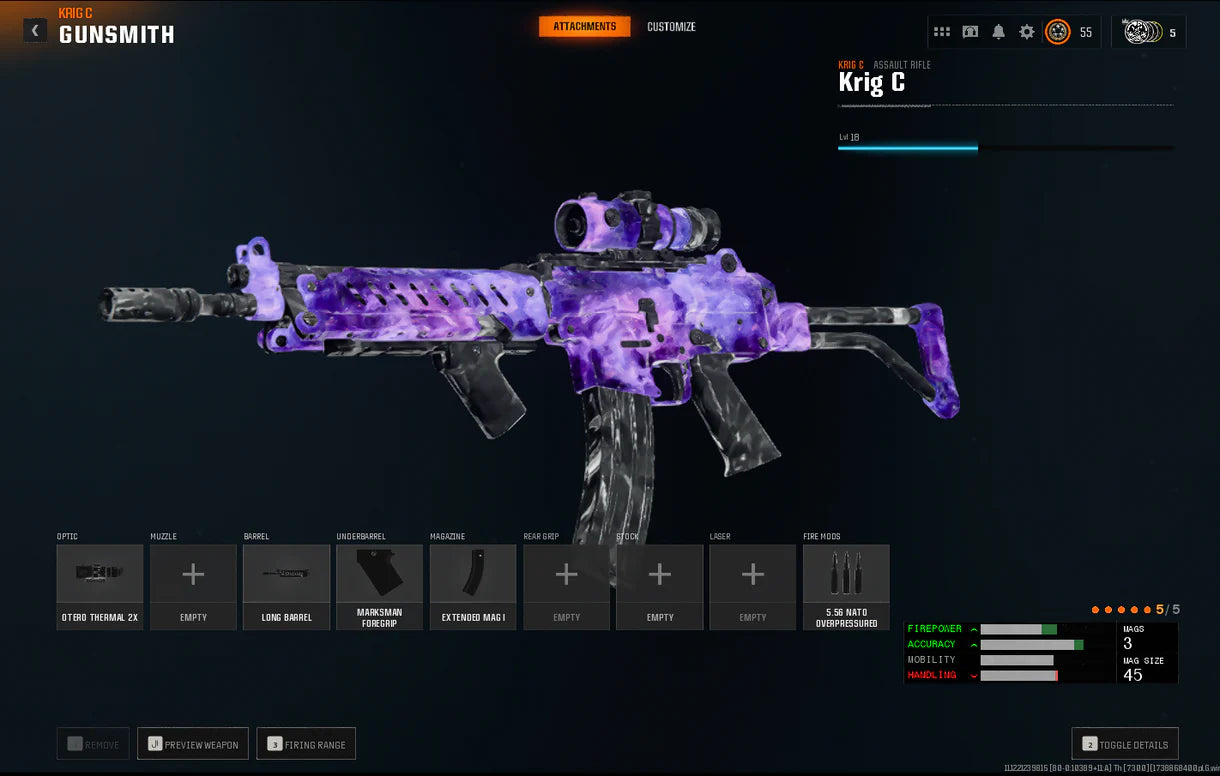Image resolution: width=1220 pixels, height=776 pixels.
Task: Go back using the arrow button
Action: pyautogui.click(x=35, y=30)
